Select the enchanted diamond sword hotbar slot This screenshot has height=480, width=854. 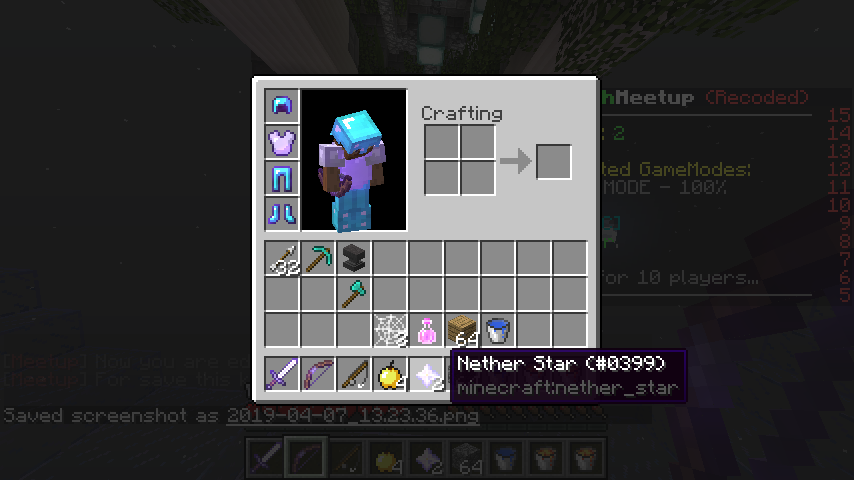click(x=282, y=374)
